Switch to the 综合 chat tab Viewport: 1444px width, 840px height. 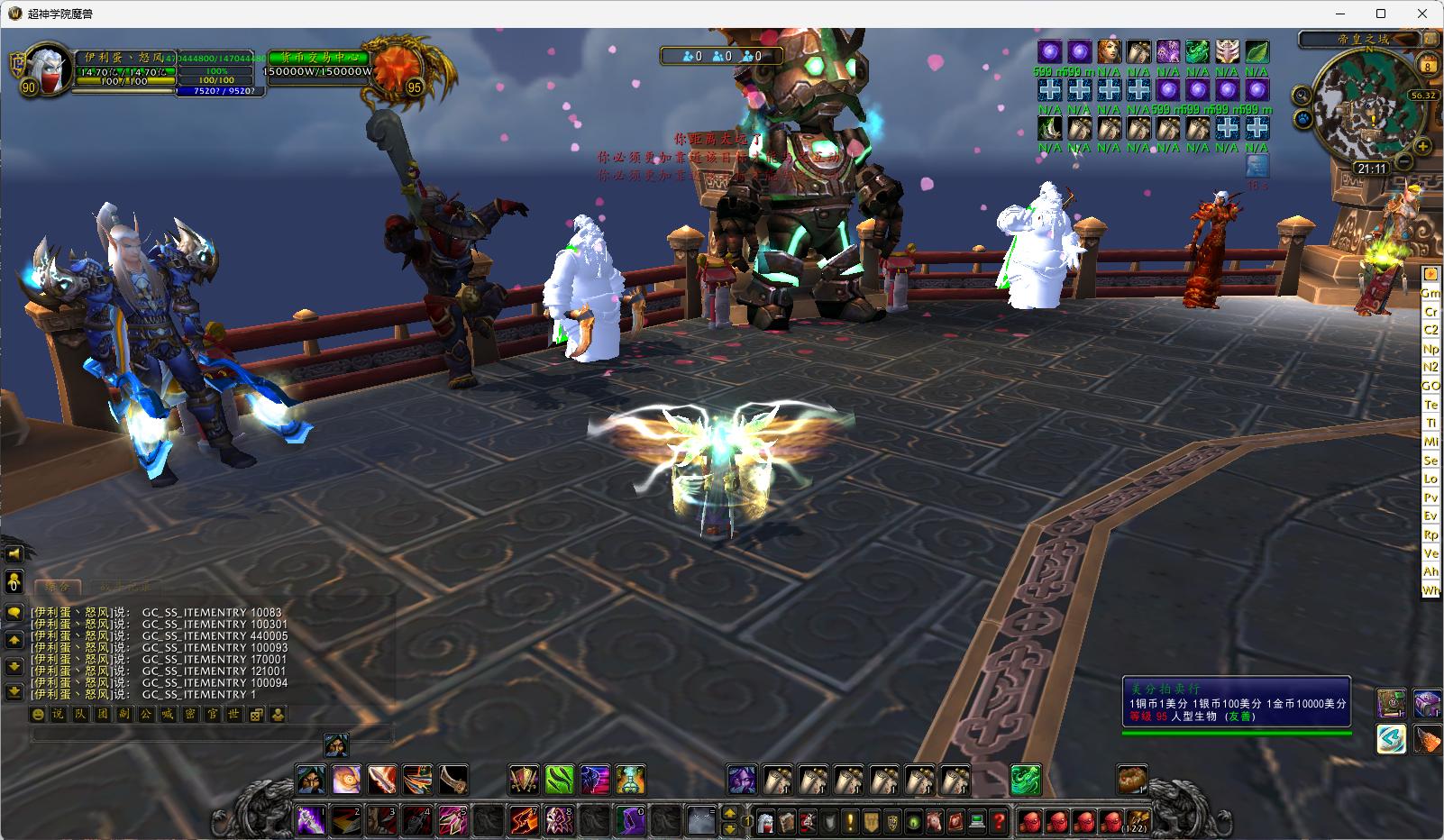pos(58,587)
